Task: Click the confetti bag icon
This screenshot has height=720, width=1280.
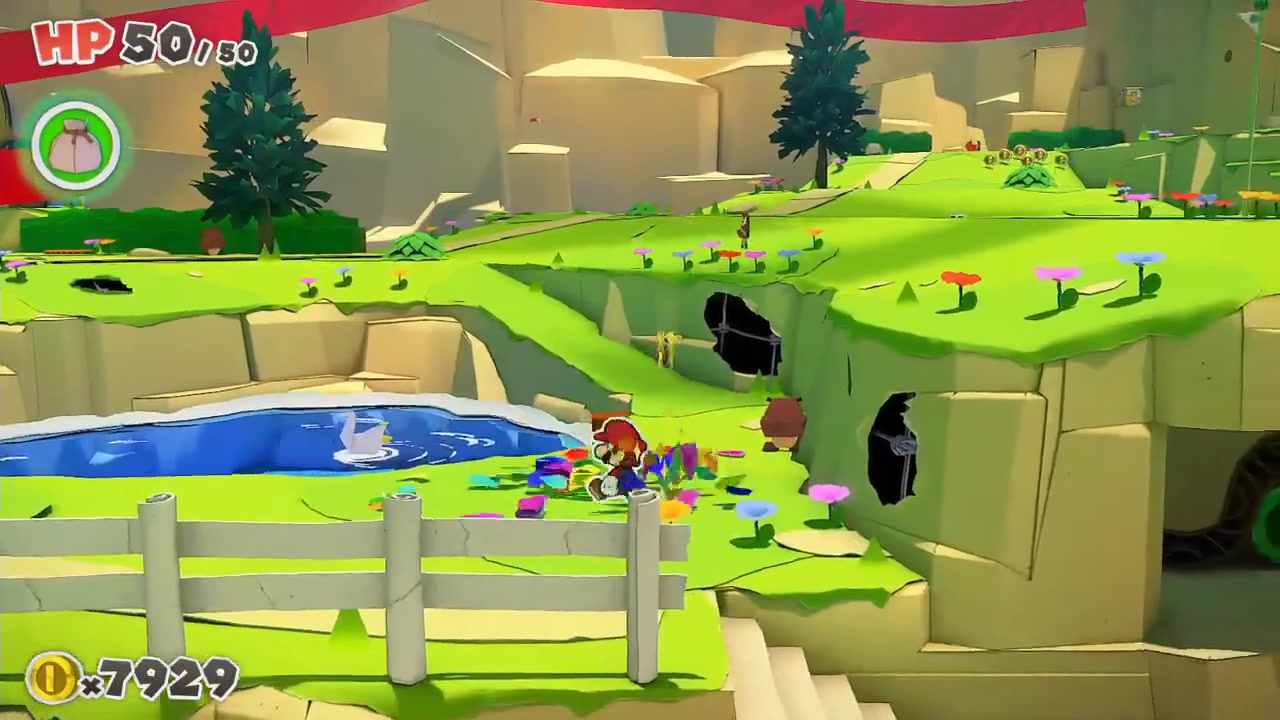Action: 76,147
